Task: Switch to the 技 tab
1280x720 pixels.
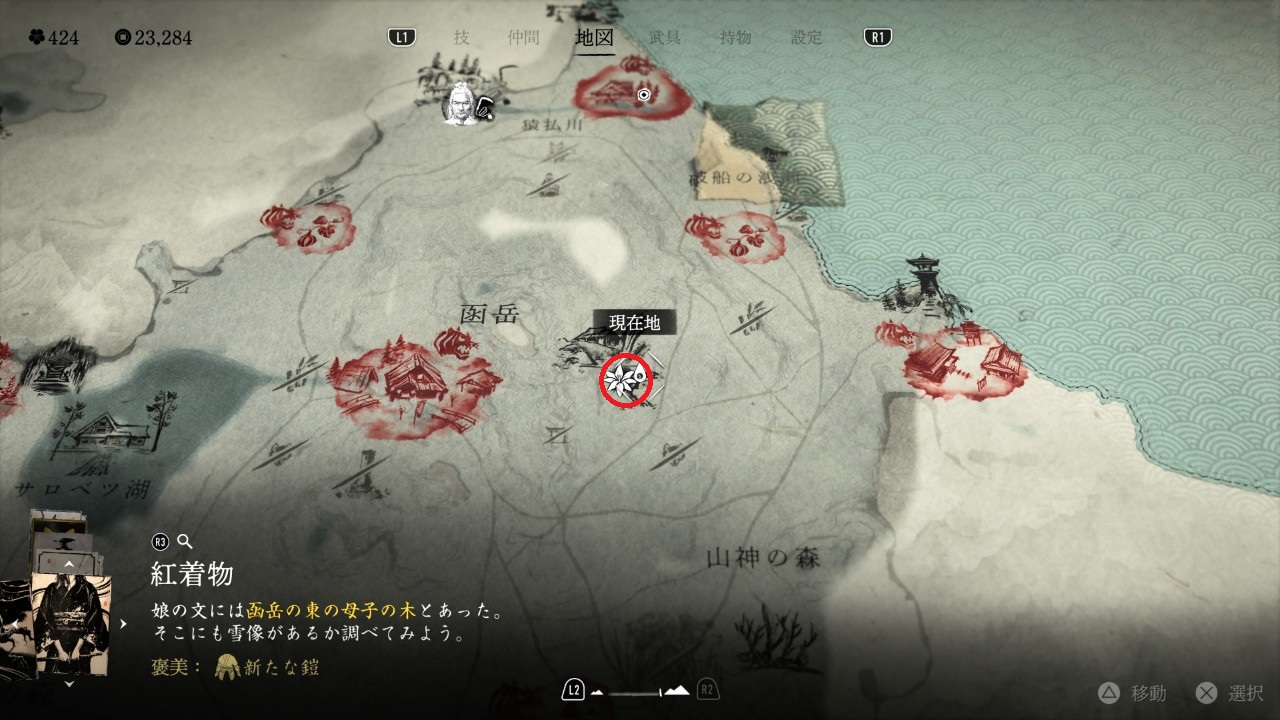Action: click(x=461, y=38)
